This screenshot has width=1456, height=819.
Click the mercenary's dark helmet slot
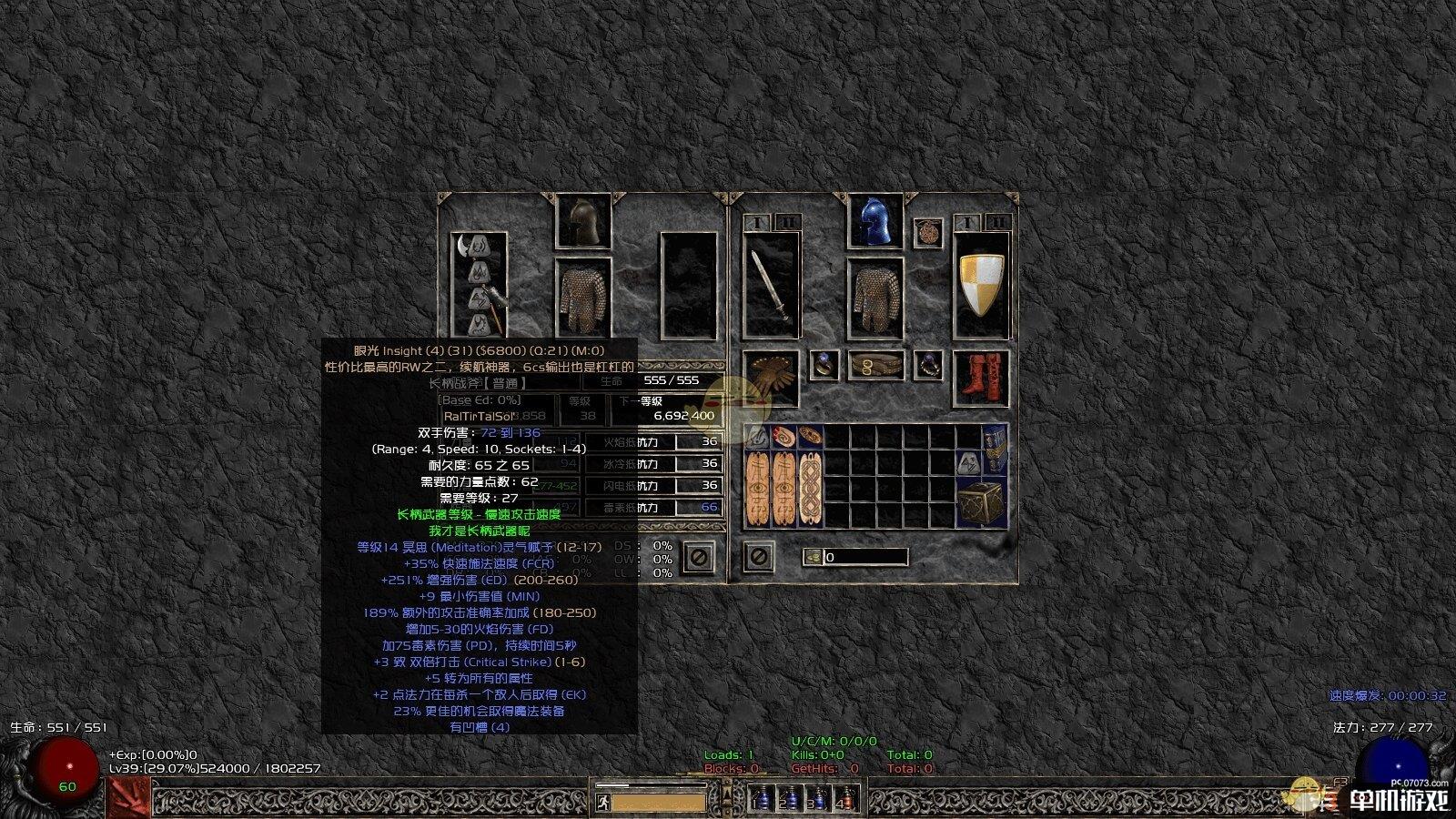coord(583,221)
